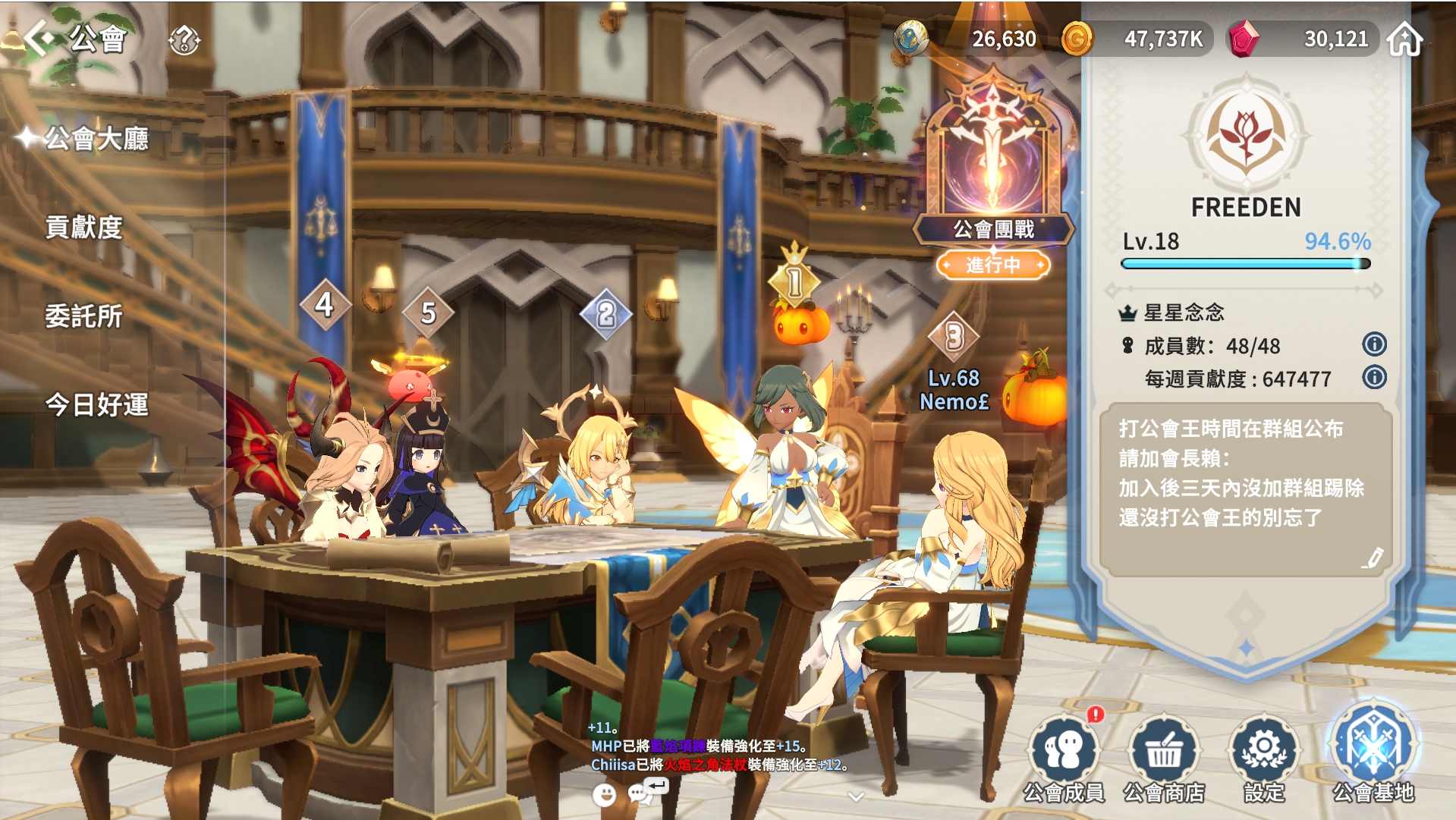This screenshot has width=1456, height=820.
Task: Open the question mark help icon
Action: tap(184, 39)
